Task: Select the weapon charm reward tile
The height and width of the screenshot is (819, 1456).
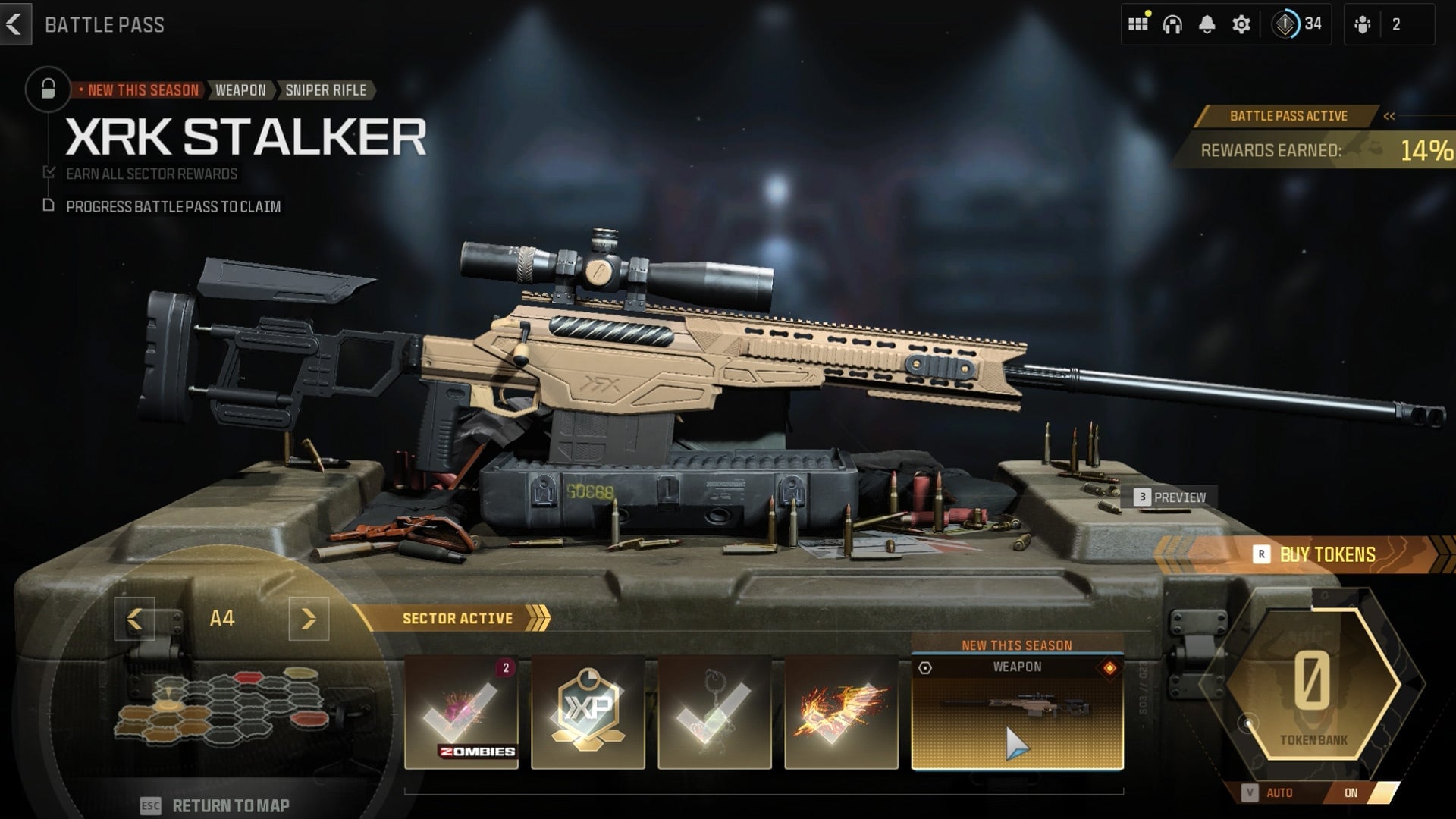Action: (714, 713)
